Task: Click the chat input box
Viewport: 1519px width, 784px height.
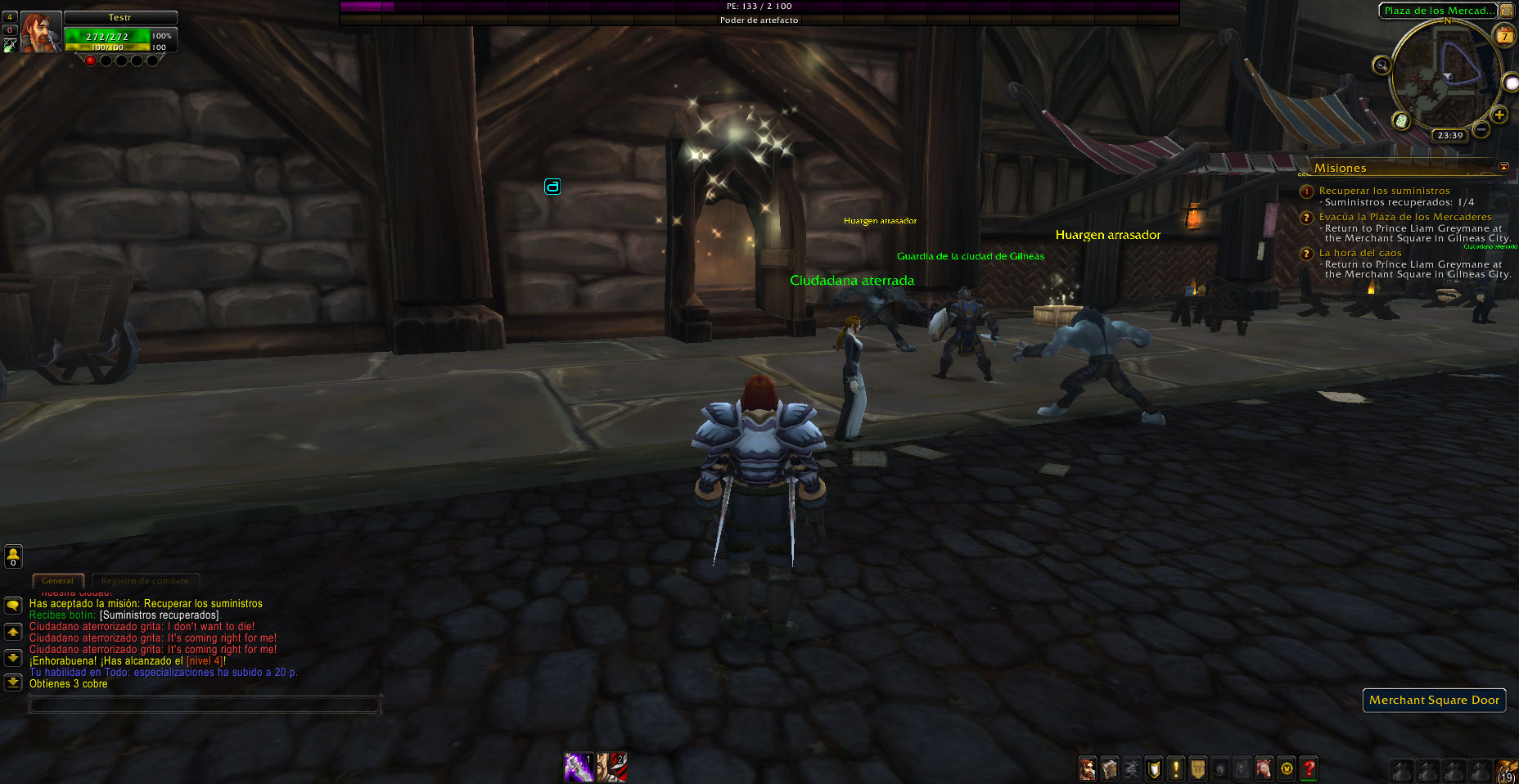Action: point(205,704)
